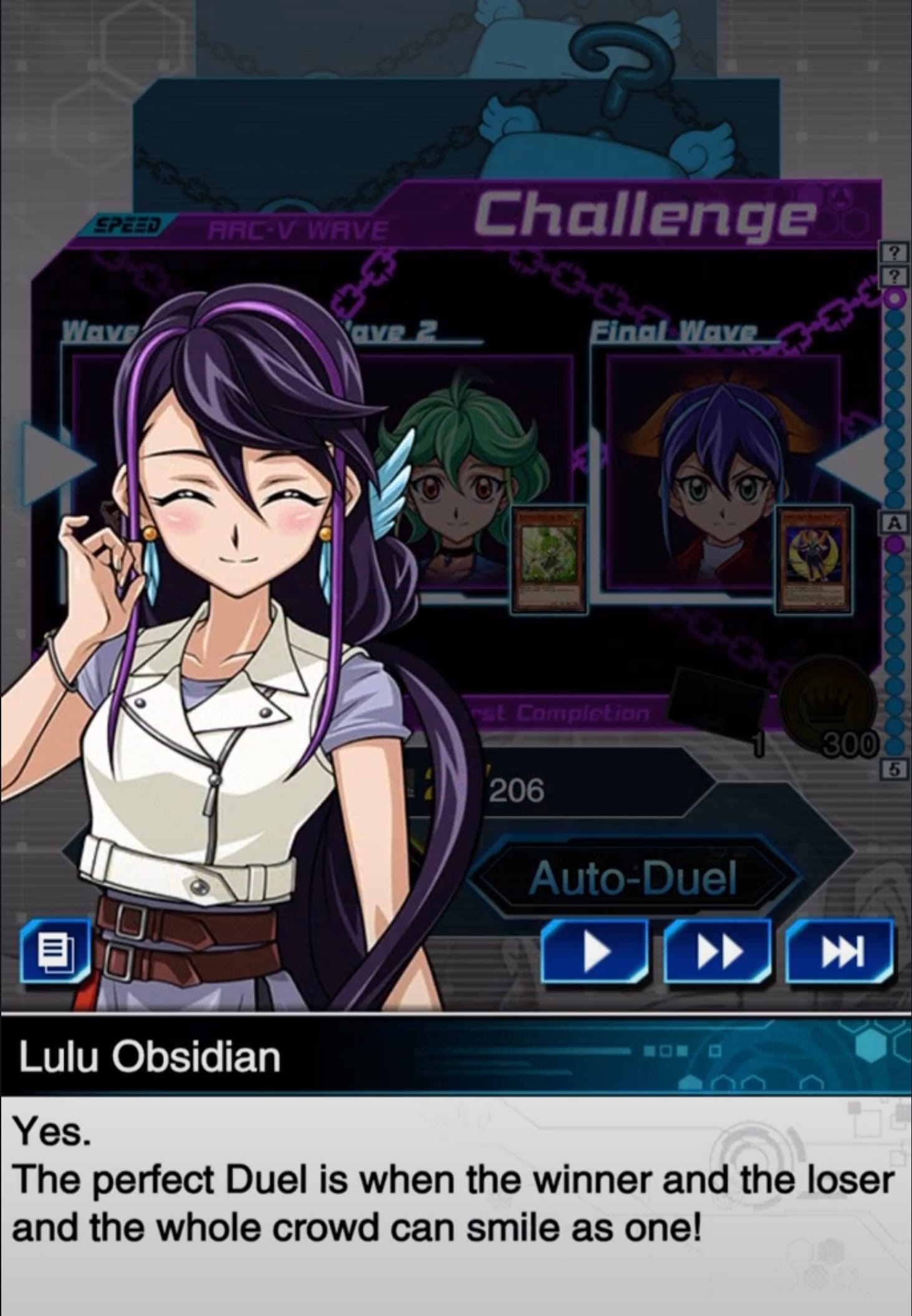View the Final Wave ace monster card
Image resolution: width=912 pixels, height=1316 pixels.
coord(813,559)
